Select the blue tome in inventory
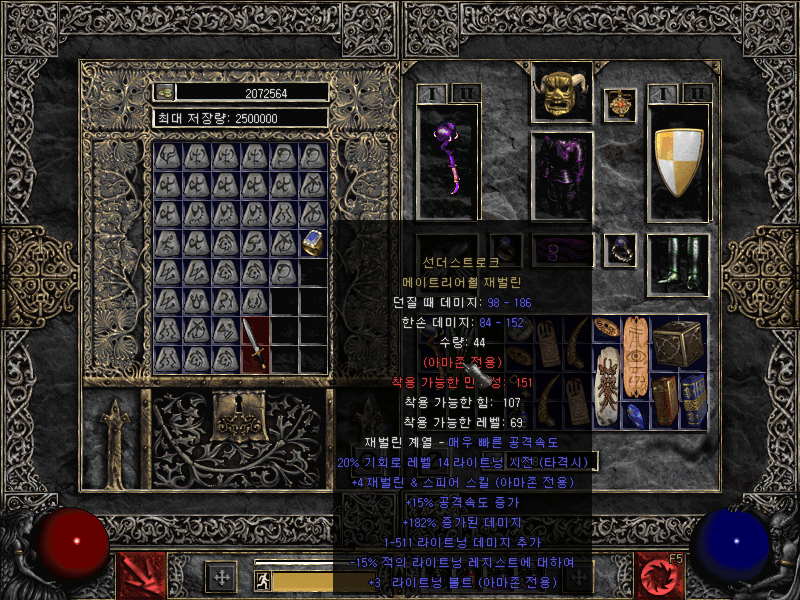This screenshot has width=800, height=600. (694, 400)
